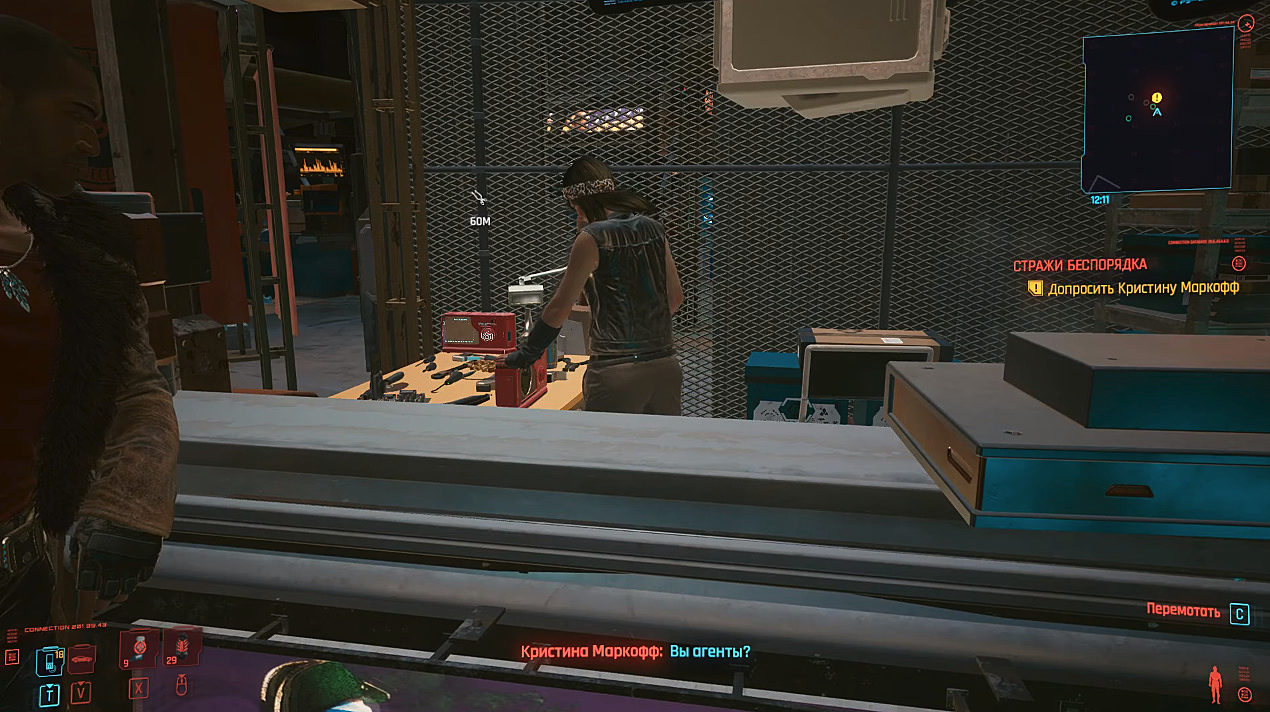This screenshot has width=1270, height=712.
Task: Open the phone icon with 18 messages
Action: (x=48, y=660)
